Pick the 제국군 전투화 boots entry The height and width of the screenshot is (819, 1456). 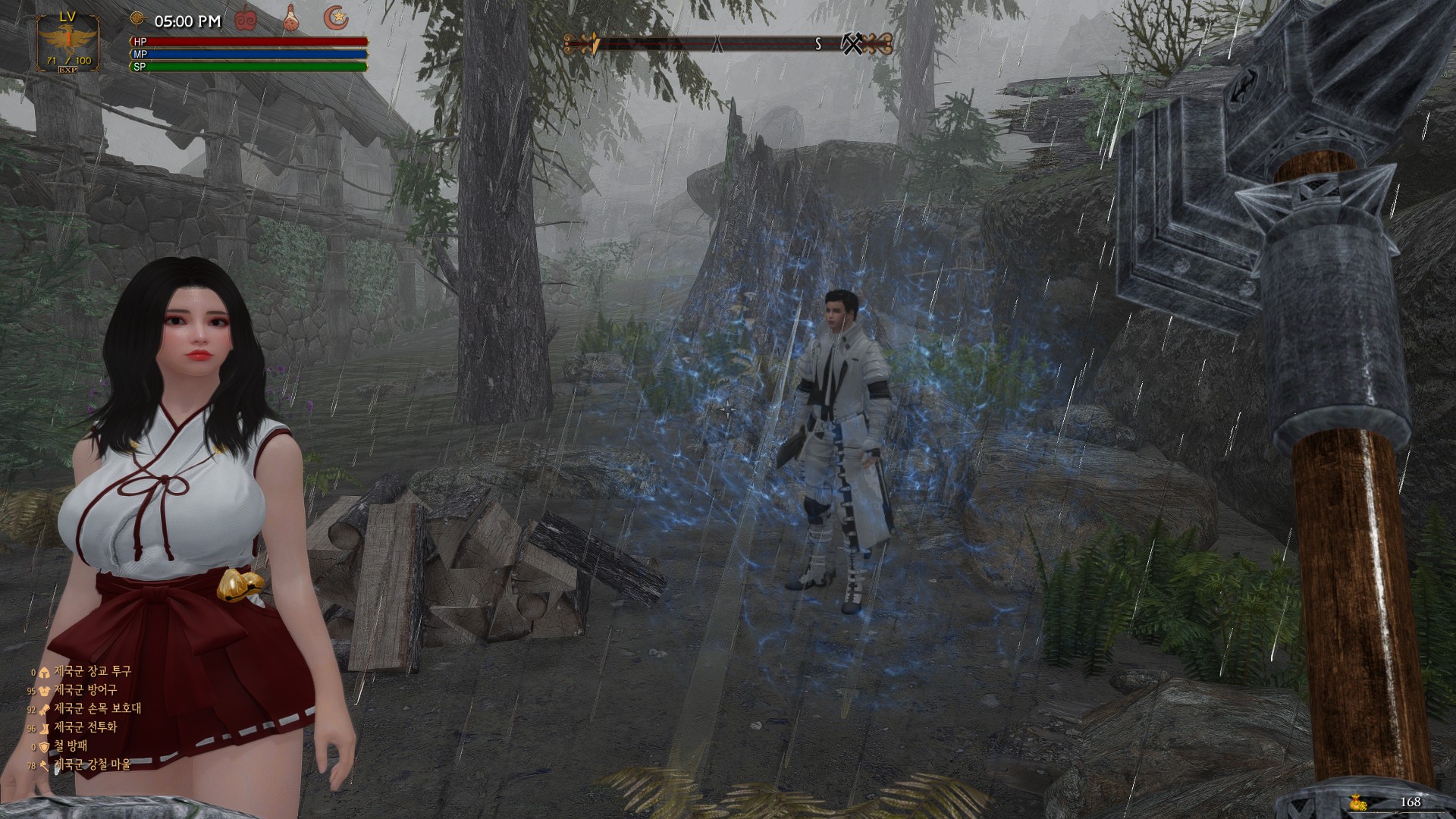pyautogui.click(x=85, y=727)
